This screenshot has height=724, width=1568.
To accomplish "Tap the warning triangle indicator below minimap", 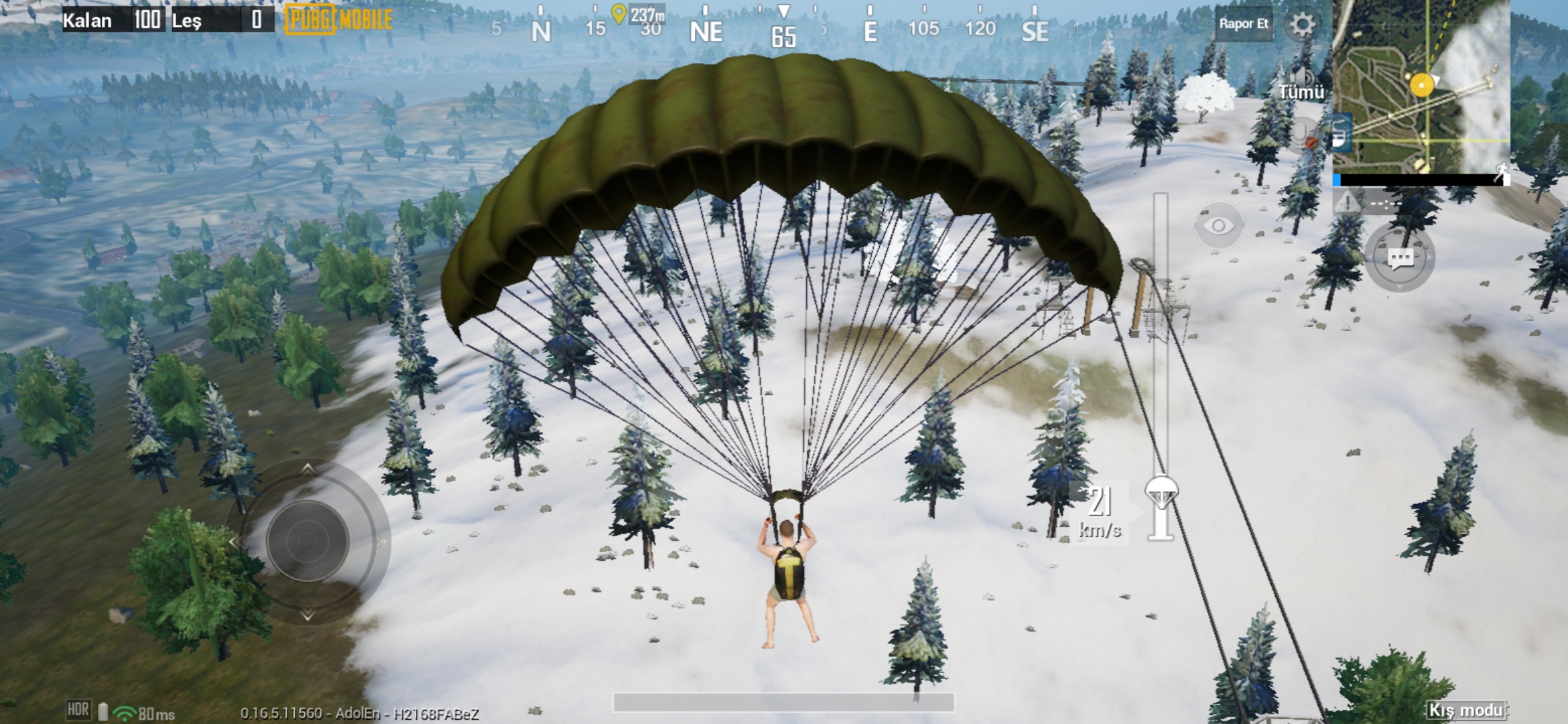I will point(1347,201).
